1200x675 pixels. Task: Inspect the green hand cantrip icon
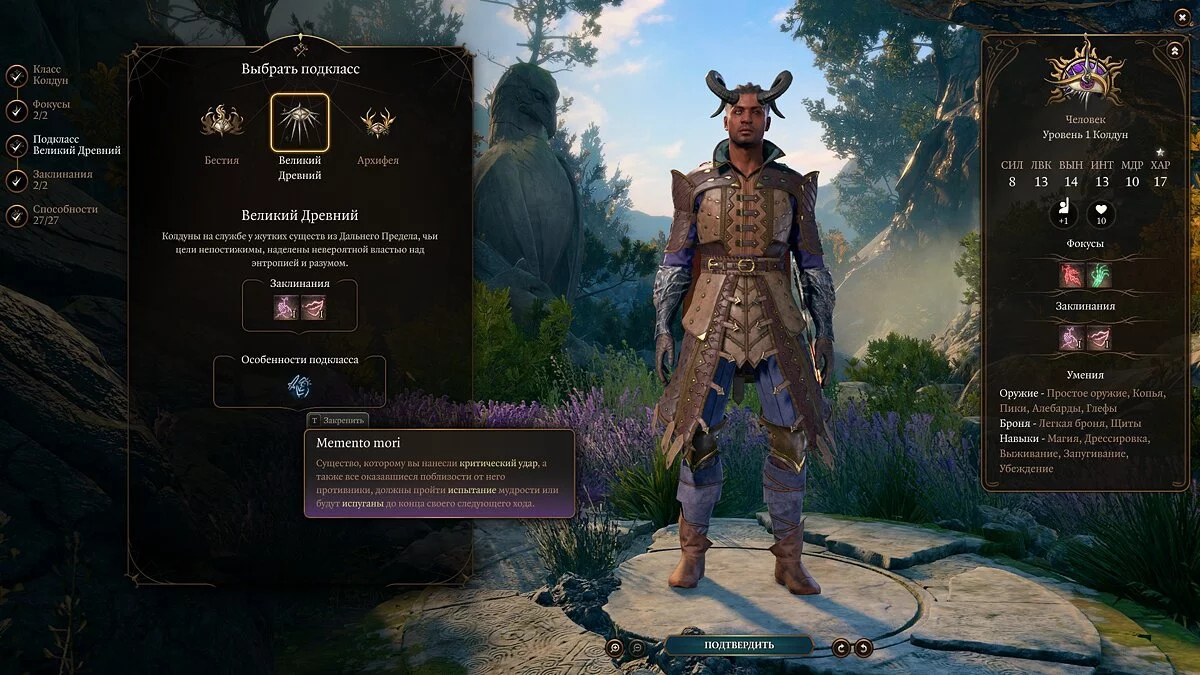point(1099,275)
